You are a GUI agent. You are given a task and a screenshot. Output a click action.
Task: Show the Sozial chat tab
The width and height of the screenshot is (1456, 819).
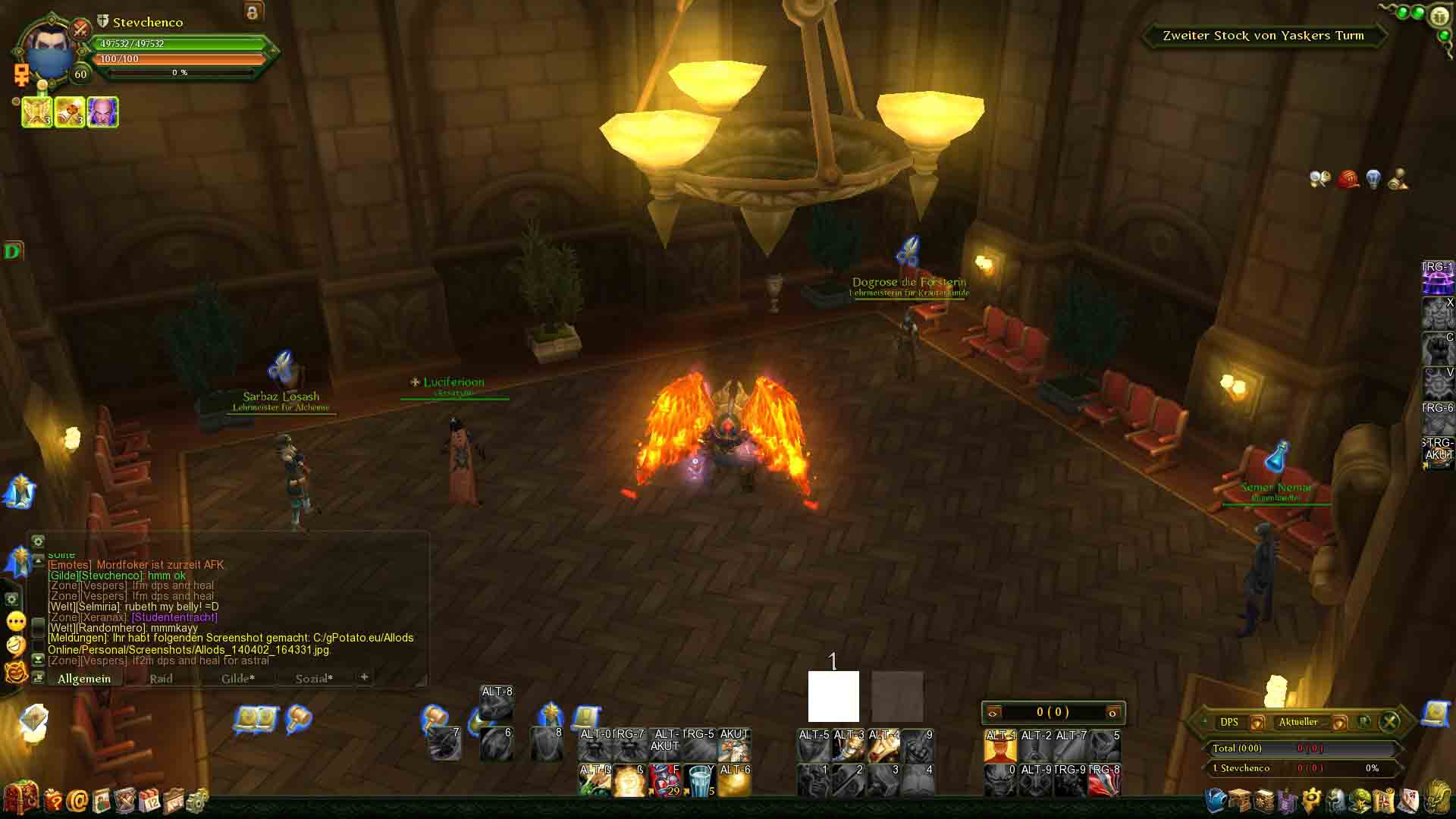click(x=314, y=679)
